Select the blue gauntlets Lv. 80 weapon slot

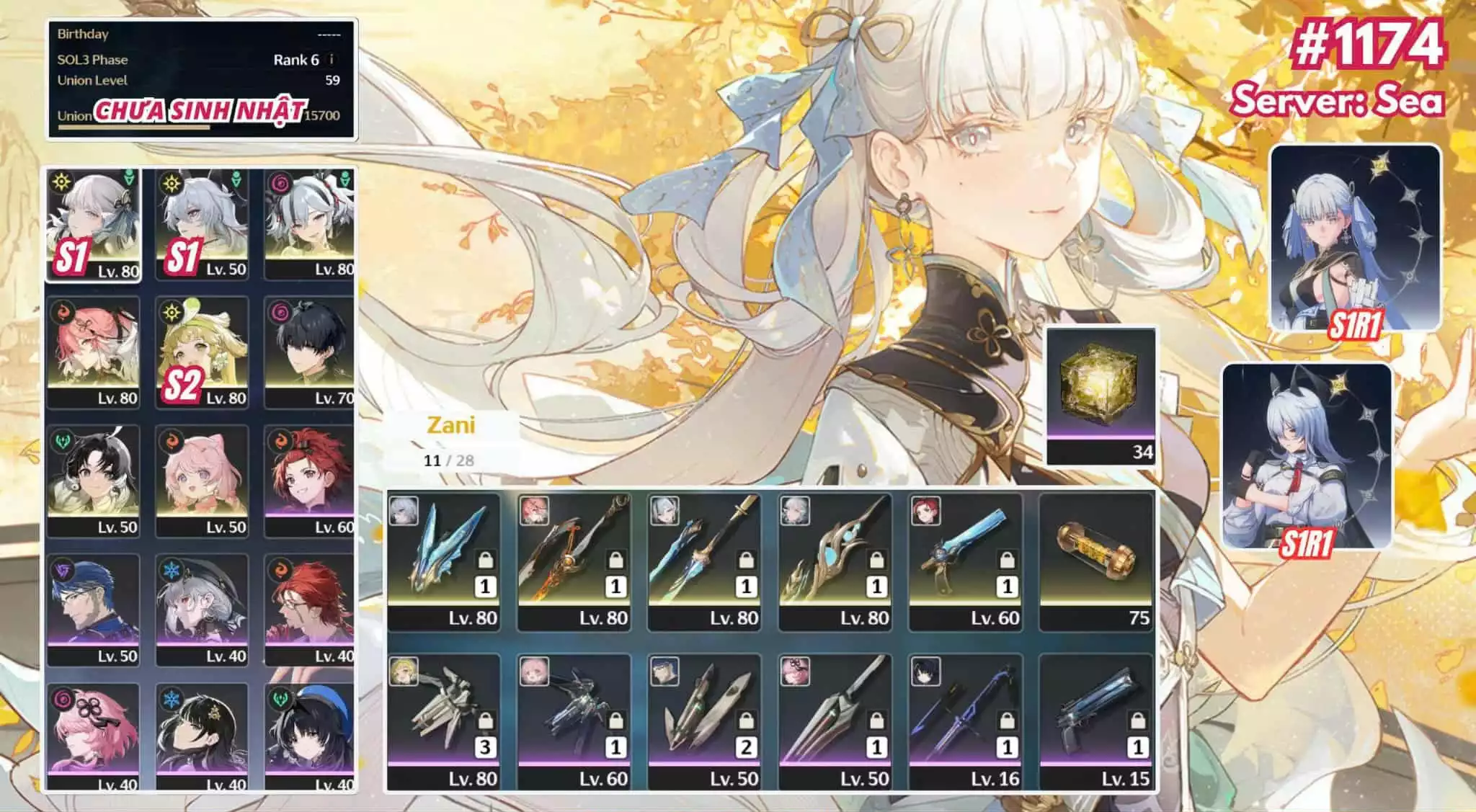click(x=444, y=561)
